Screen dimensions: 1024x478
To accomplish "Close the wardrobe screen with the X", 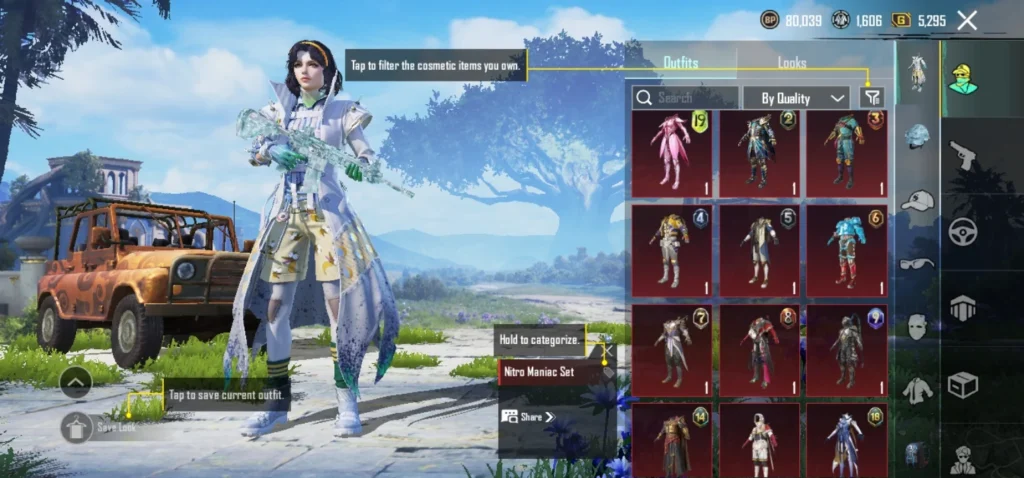I will (x=967, y=20).
